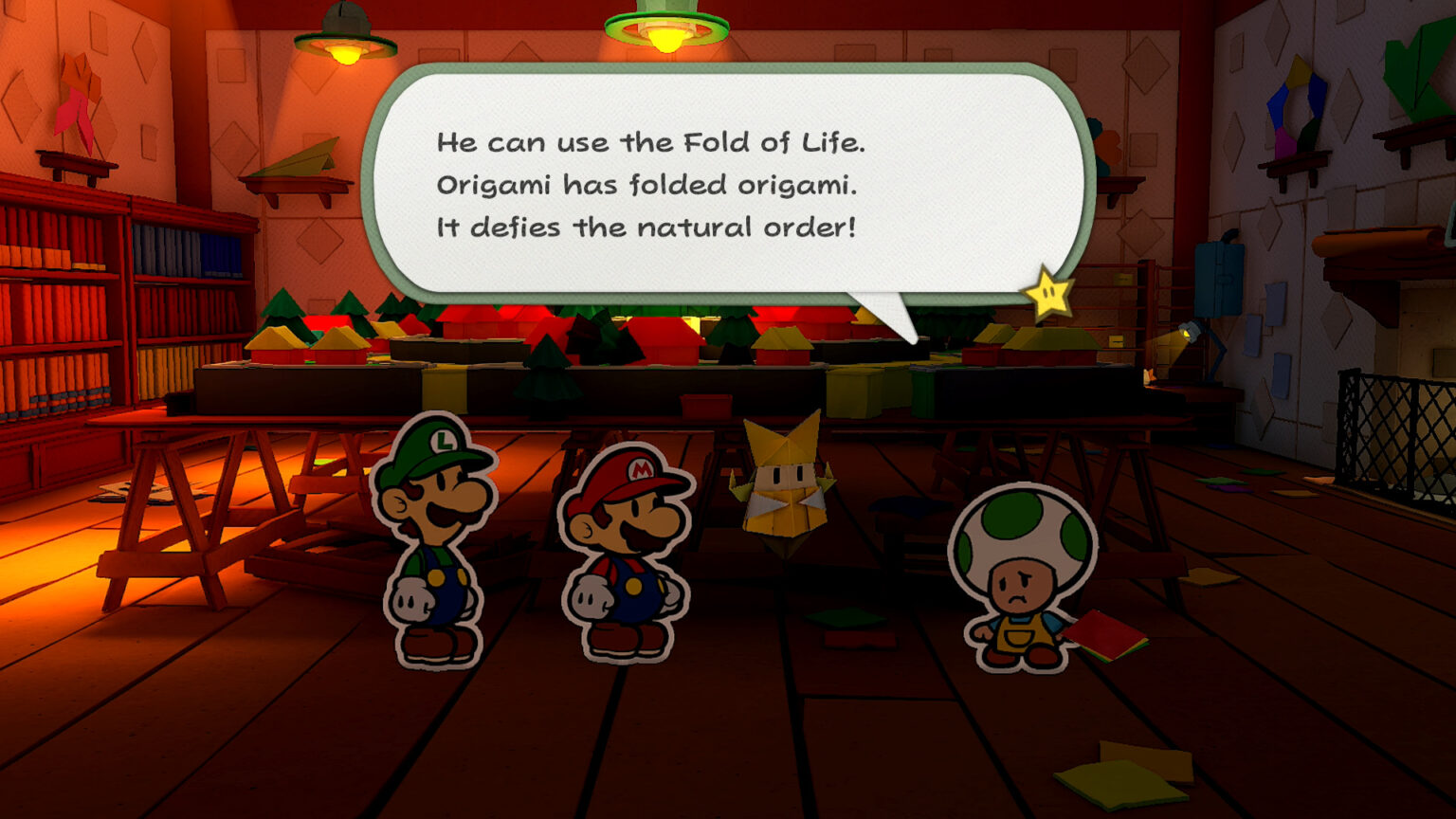Image resolution: width=1456 pixels, height=819 pixels.
Task: Click the text 'It defies the natural order!'
Action: coord(645,227)
